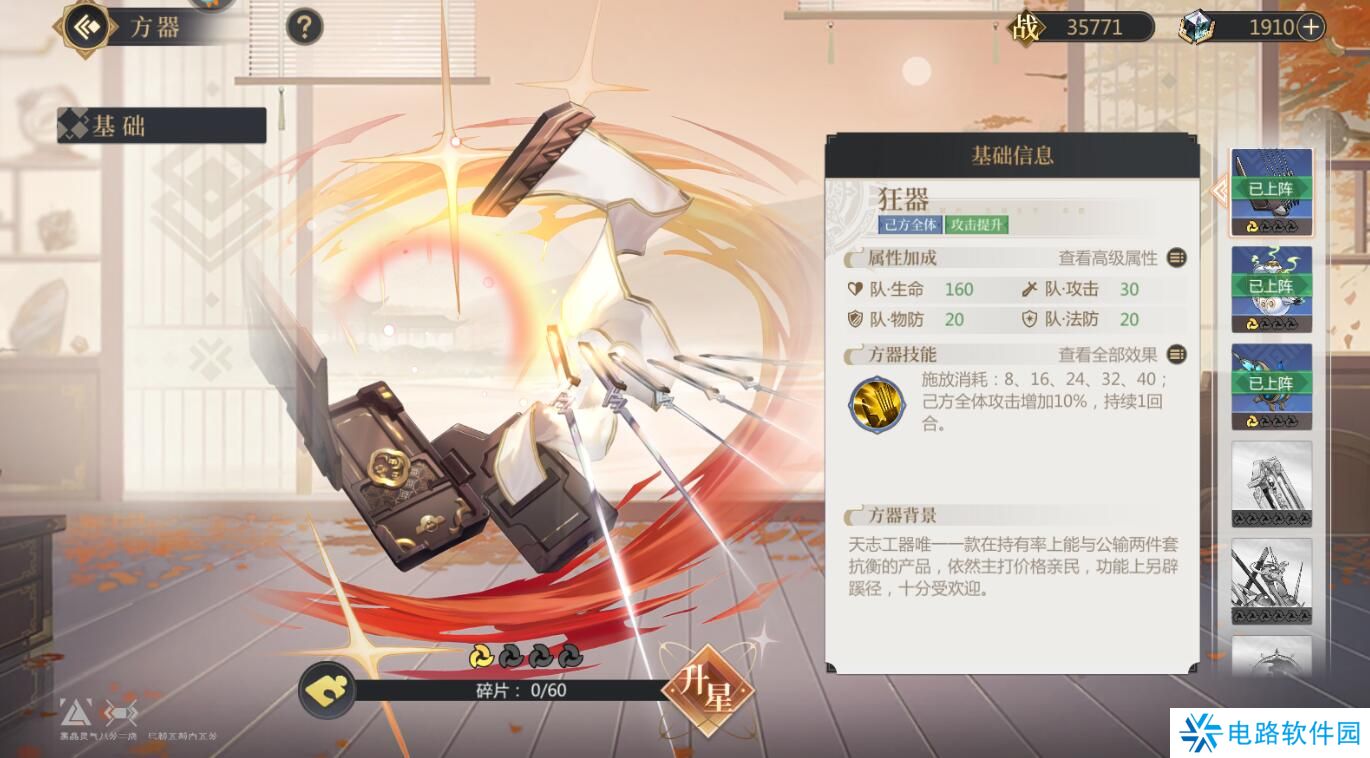Click the plus button beside currency 1910

(x=1308, y=27)
